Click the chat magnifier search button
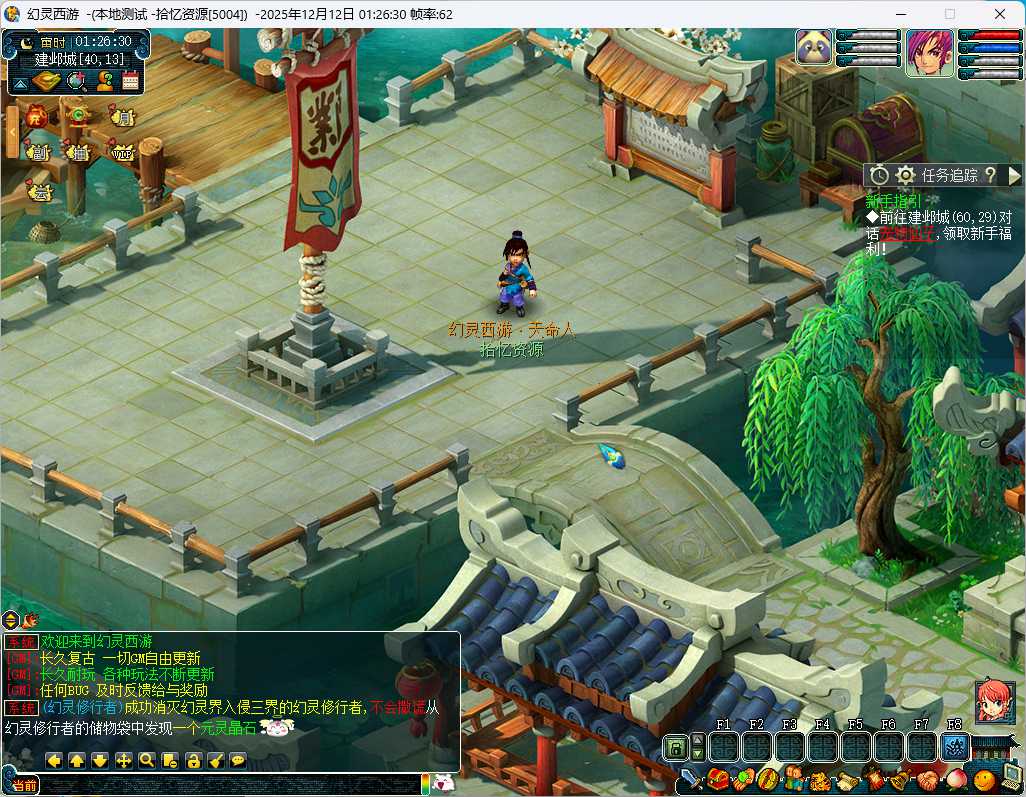 coord(147,760)
